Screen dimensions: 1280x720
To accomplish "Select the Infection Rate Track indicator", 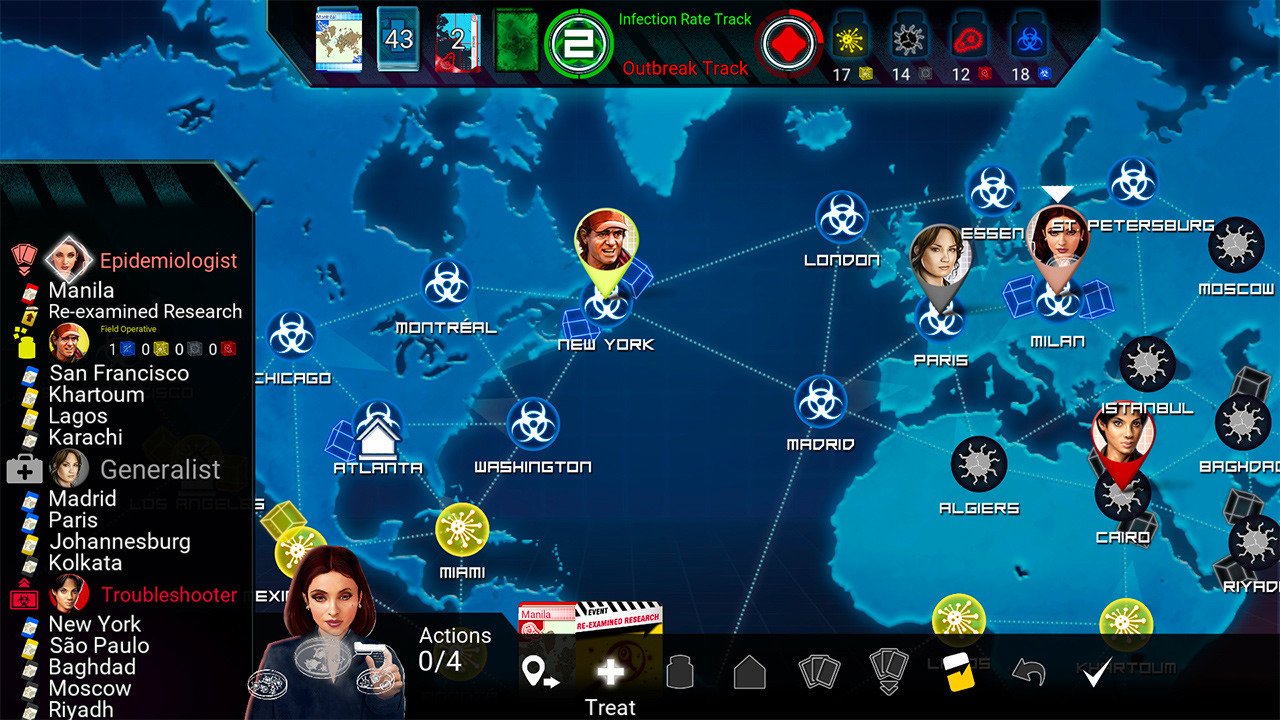I will (x=578, y=43).
